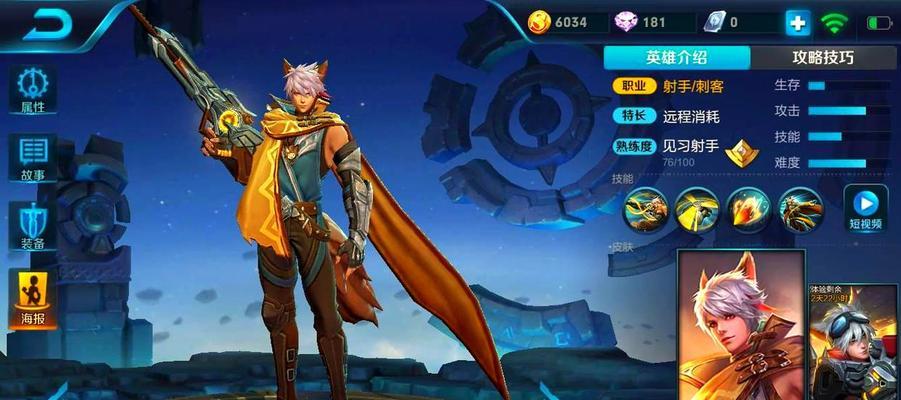Open the 故事 story section
The height and width of the screenshot is (400, 901).
pyautogui.click(x=32, y=160)
